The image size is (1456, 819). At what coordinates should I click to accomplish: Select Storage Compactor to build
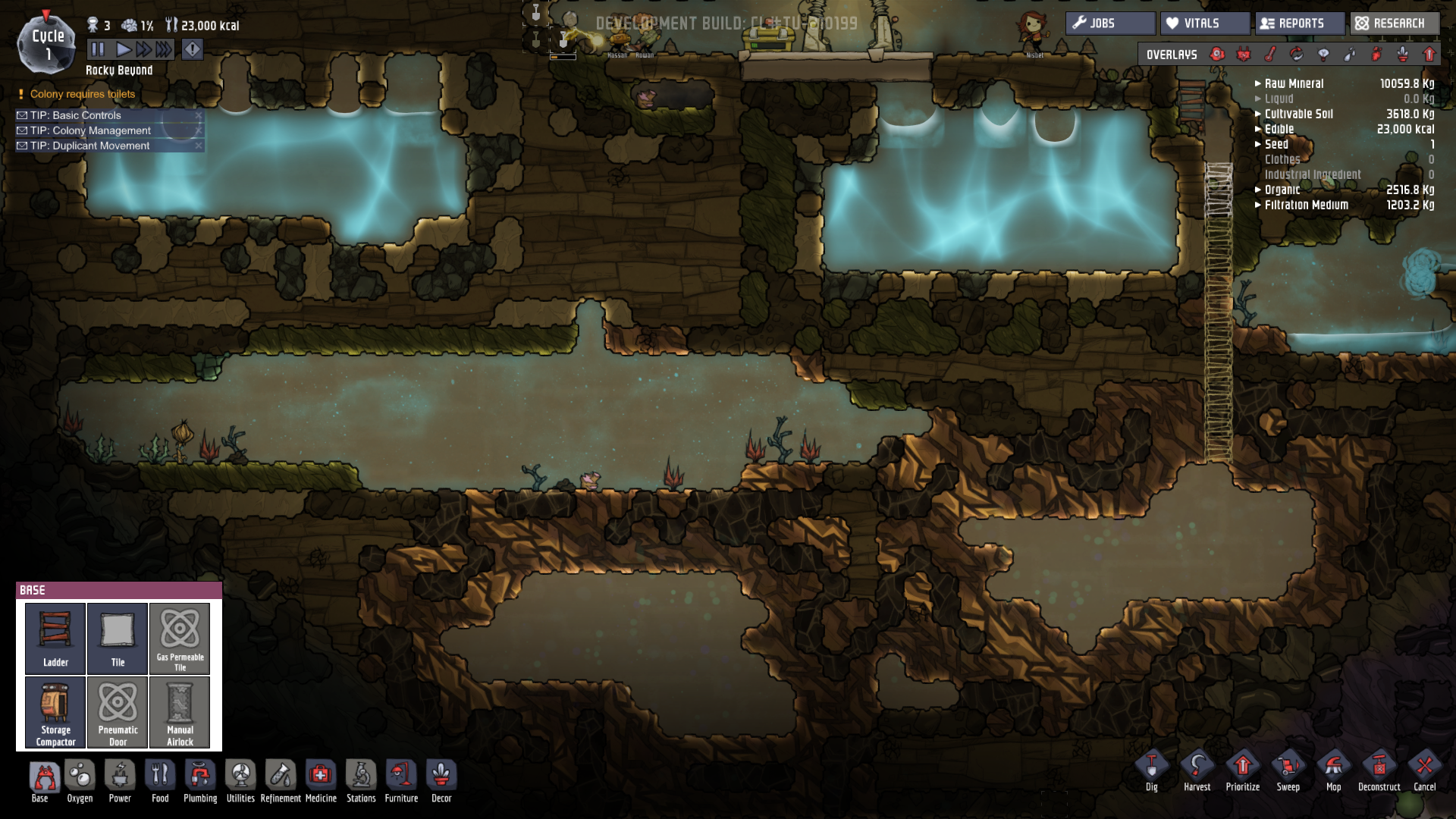click(55, 712)
